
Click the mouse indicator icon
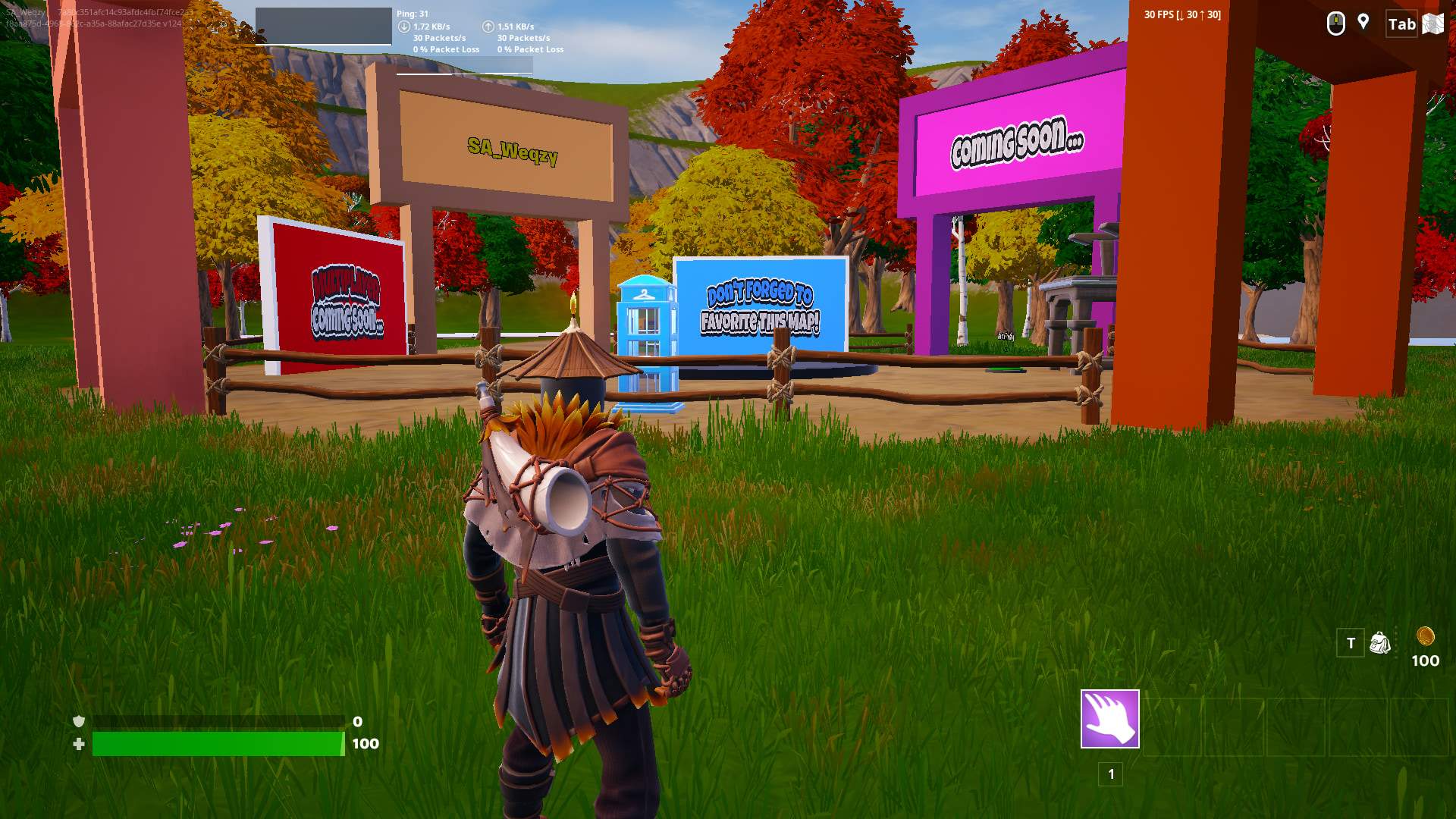(1335, 24)
